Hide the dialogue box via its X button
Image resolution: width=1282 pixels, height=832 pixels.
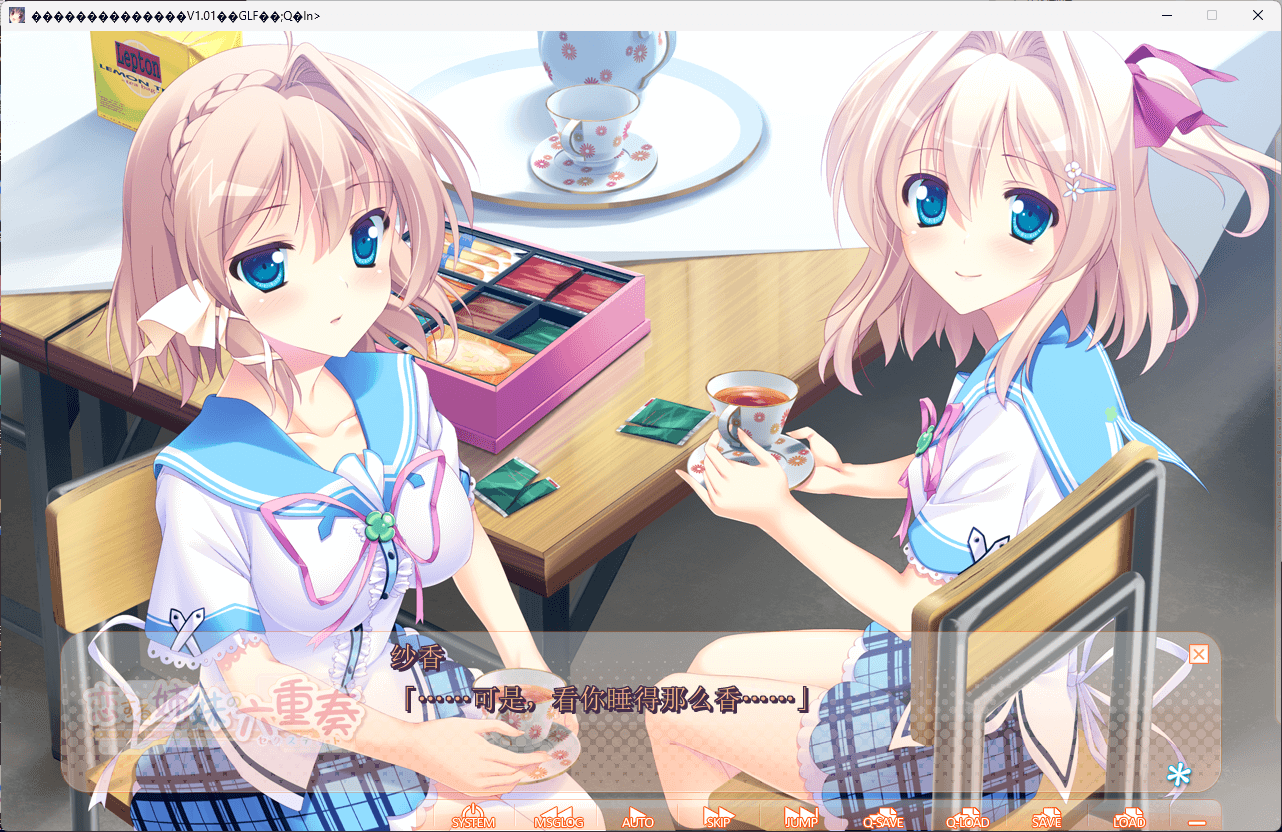pos(1197,654)
